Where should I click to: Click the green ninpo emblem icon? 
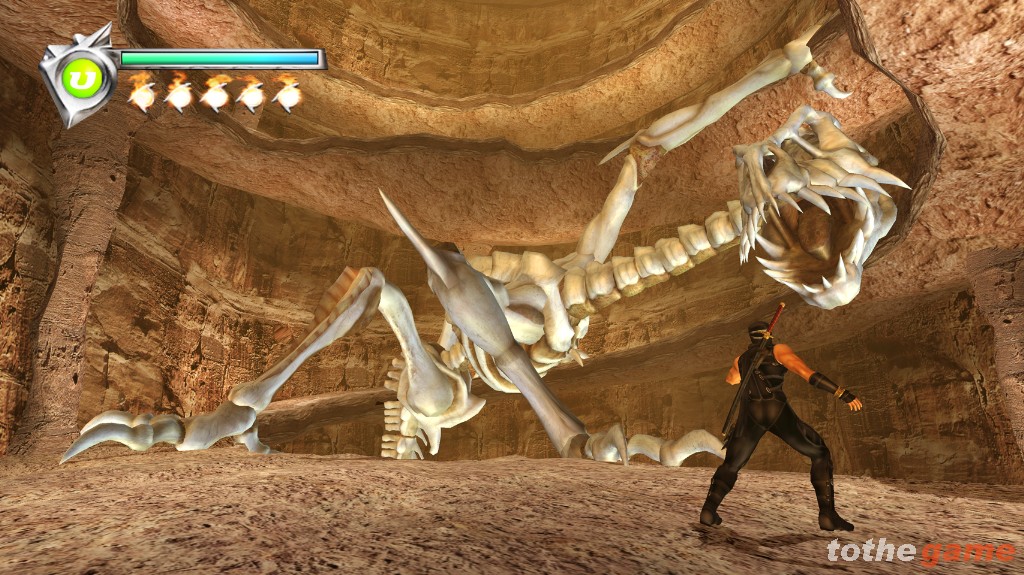point(83,78)
